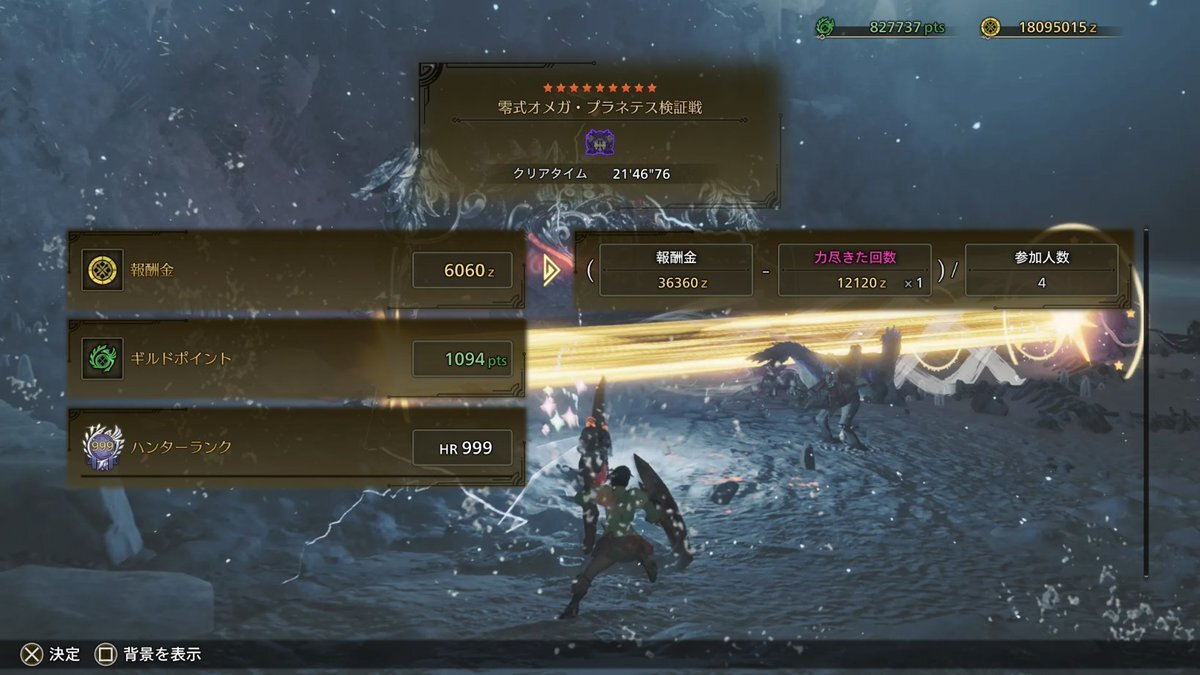Select the ギルドポイント guild points row
The width and height of the screenshot is (1200, 675).
pyautogui.click(x=296, y=359)
